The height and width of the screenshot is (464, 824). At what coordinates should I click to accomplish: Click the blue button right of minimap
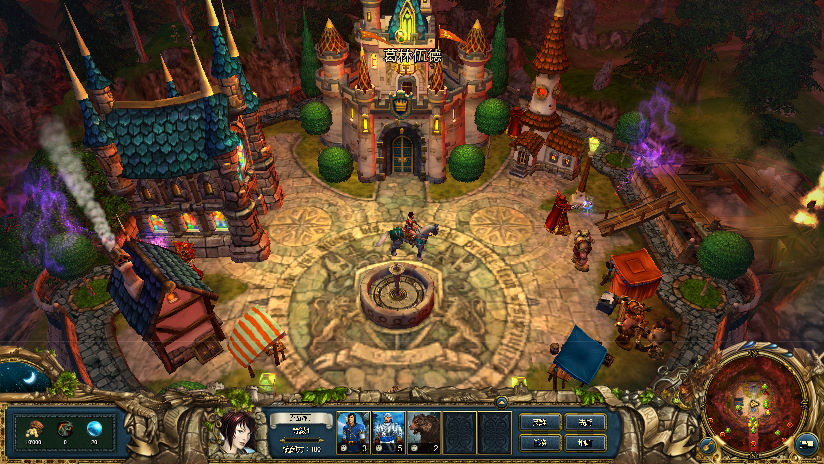click(806, 441)
